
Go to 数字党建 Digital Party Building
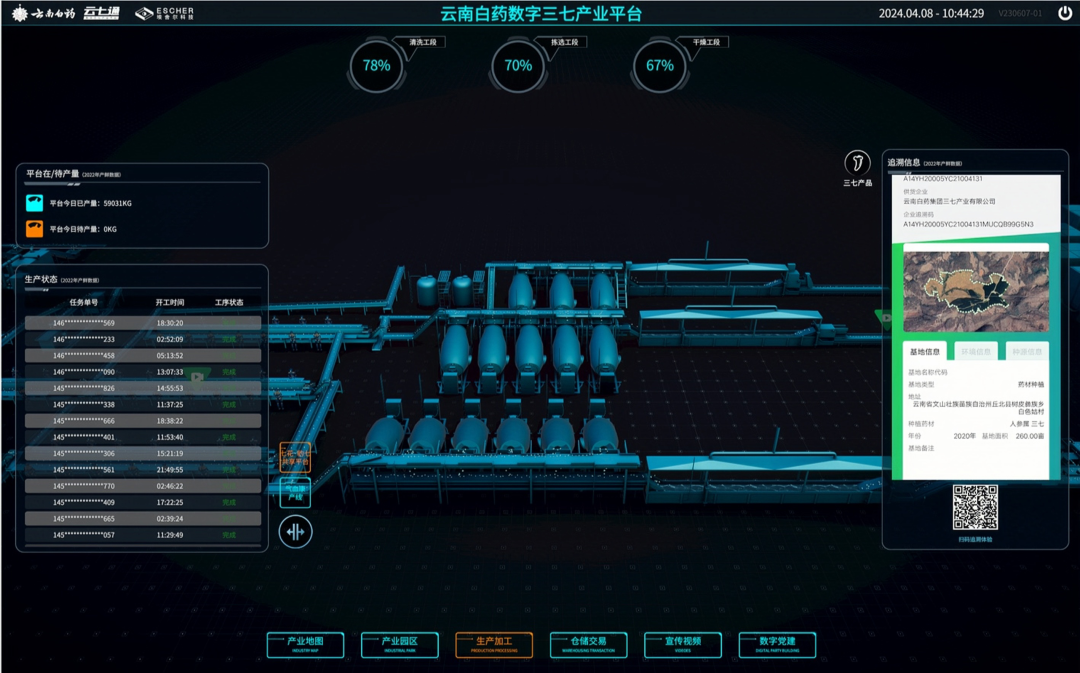click(x=777, y=644)
